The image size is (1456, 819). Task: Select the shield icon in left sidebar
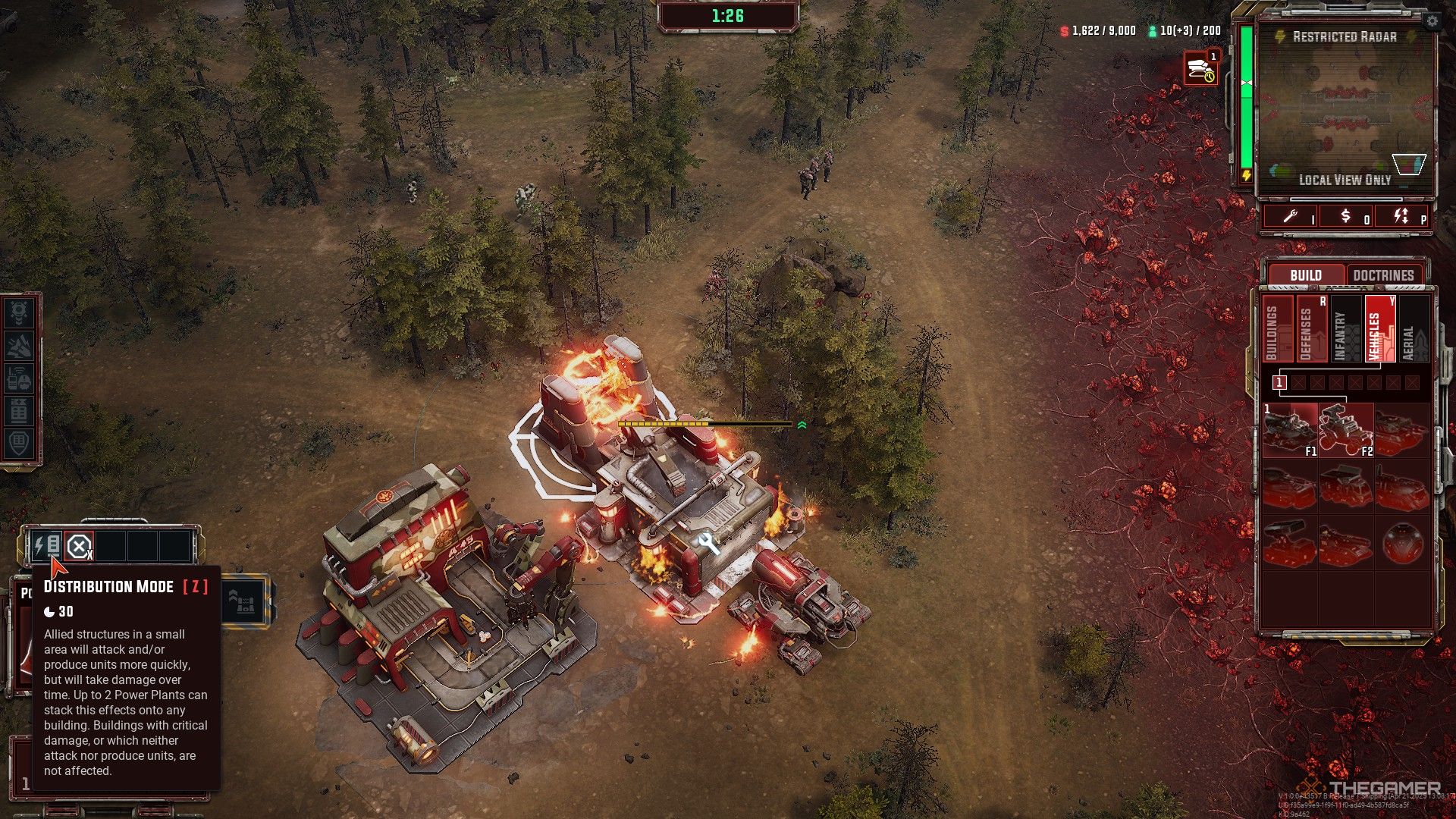19,444
